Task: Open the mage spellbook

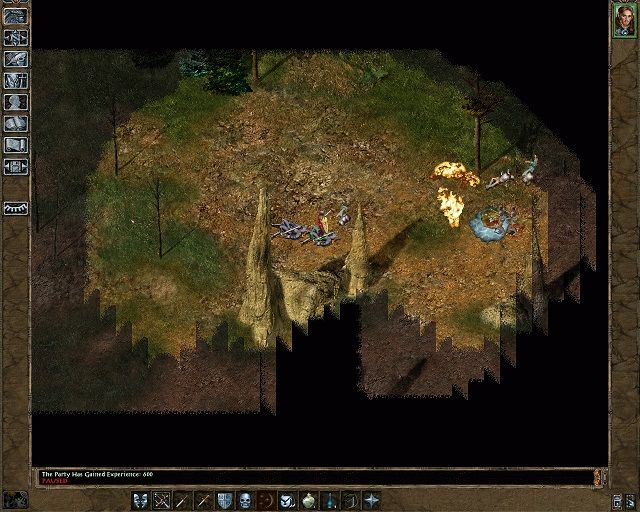Action: coord(15,123)
